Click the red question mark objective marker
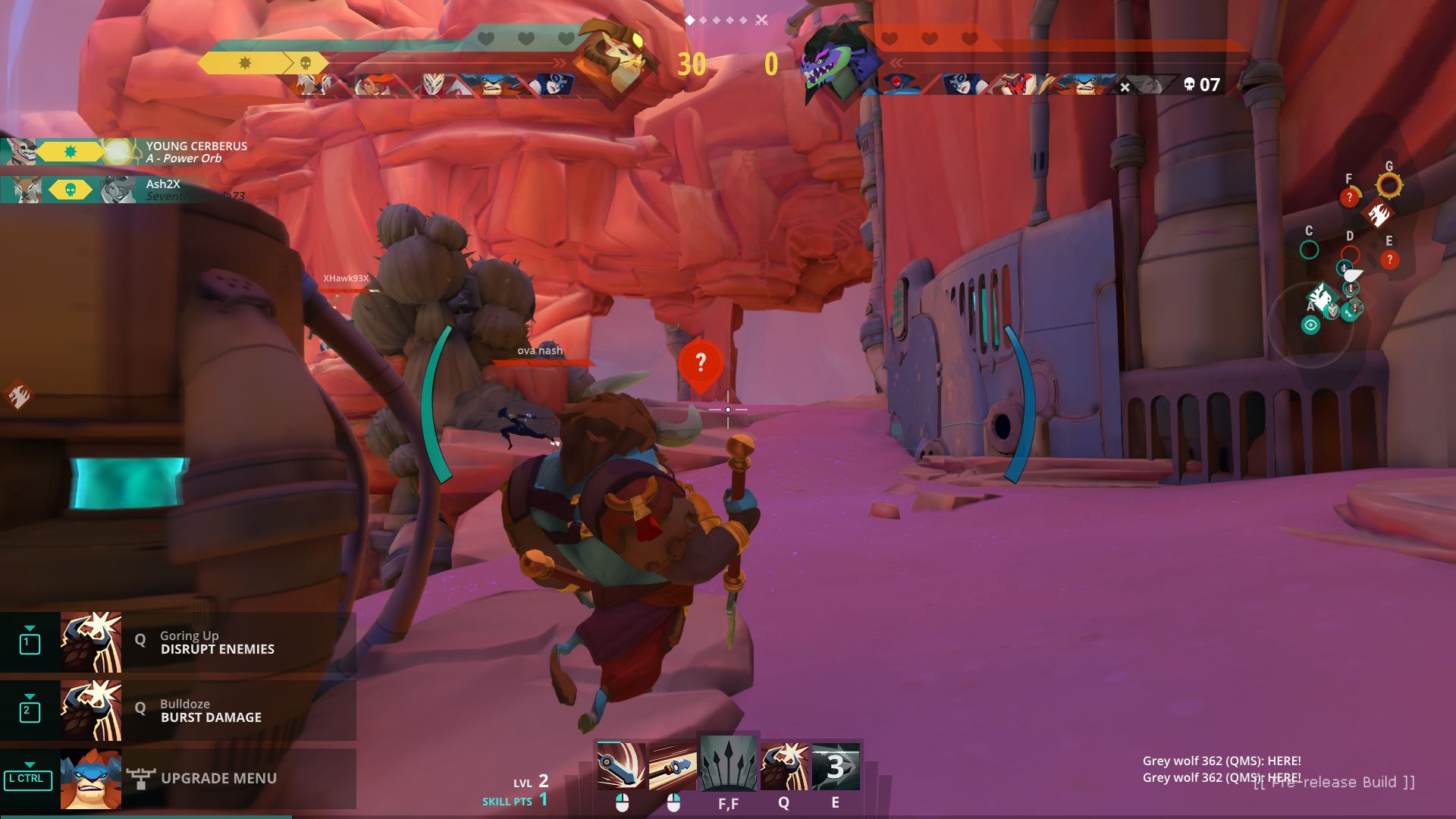 tap(700, 364)
